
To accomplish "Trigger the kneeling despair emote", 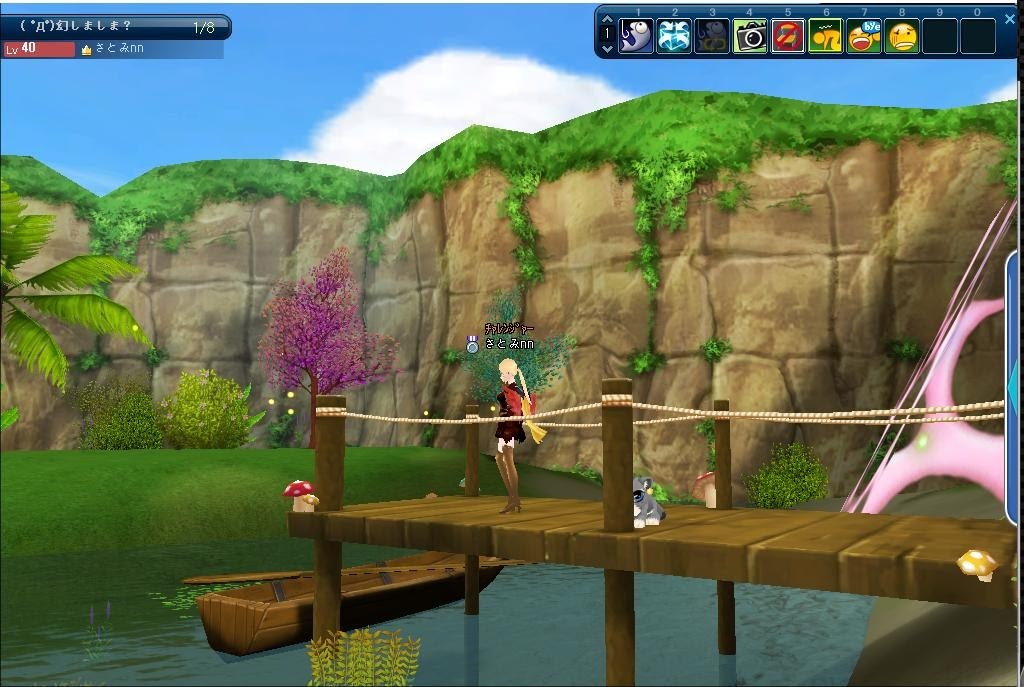I will tap(826, 36).
